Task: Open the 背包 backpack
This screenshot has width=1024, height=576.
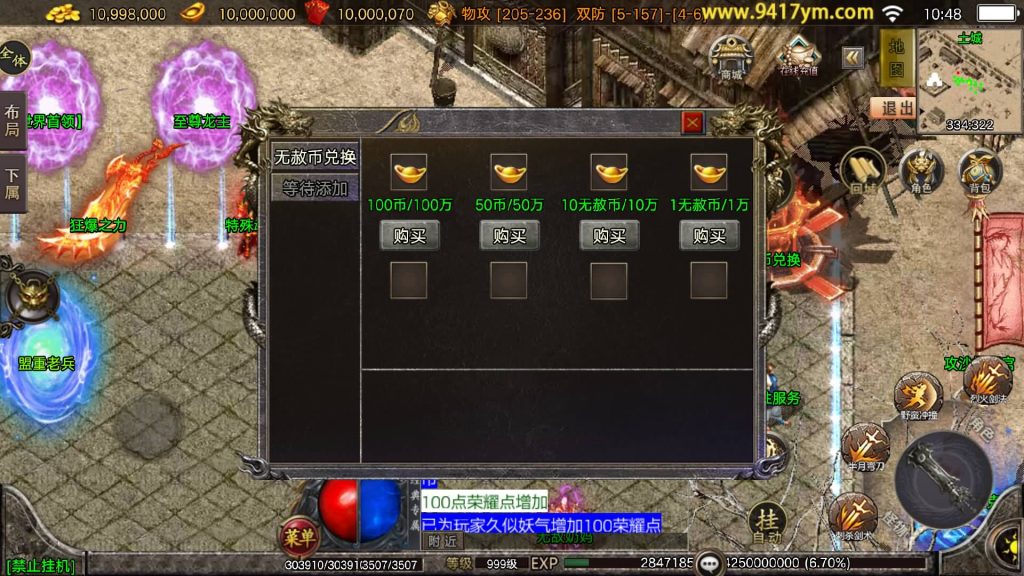Action: coord(980,172)
